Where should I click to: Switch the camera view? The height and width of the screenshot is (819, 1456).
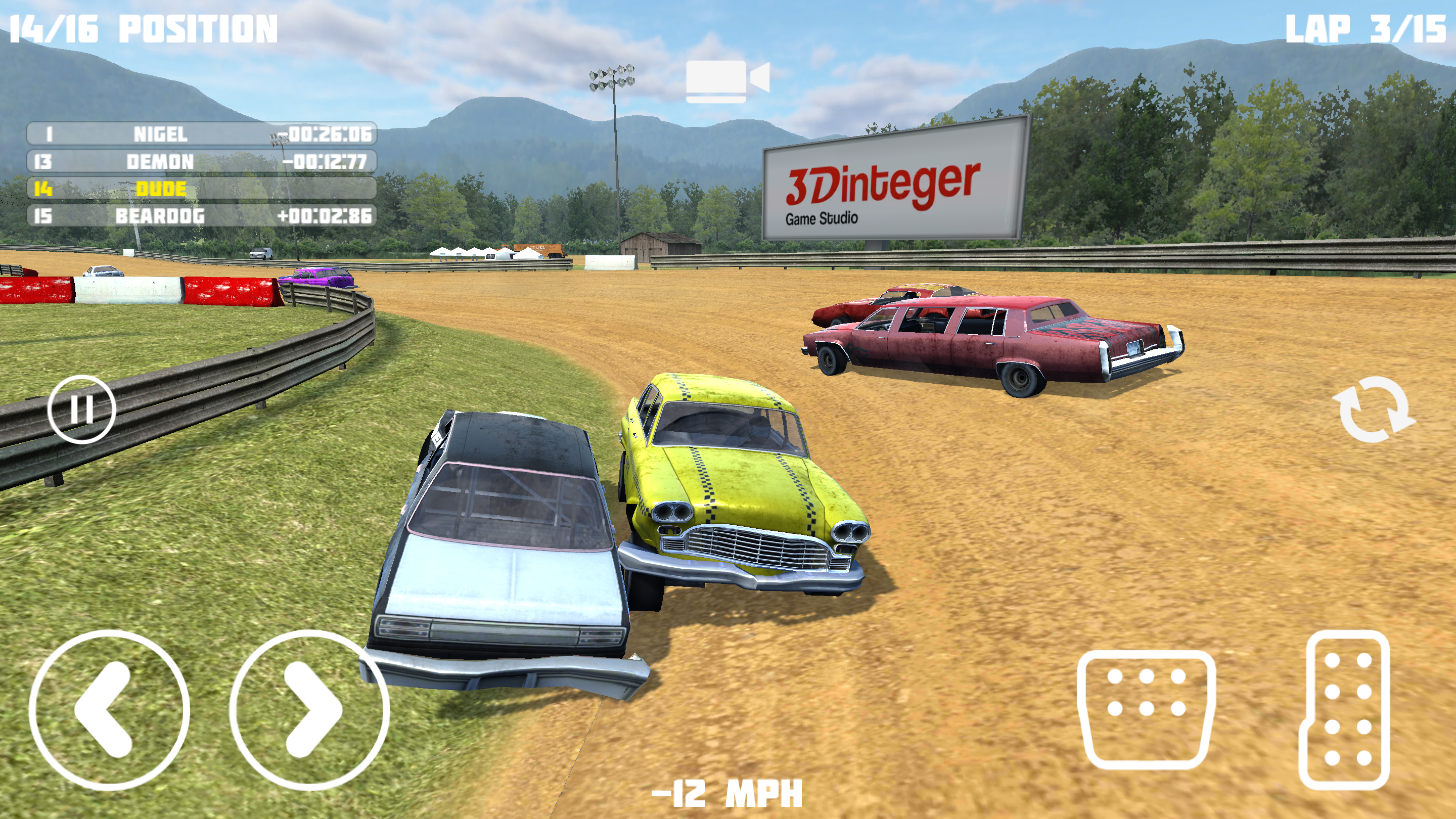pos(727,81)
